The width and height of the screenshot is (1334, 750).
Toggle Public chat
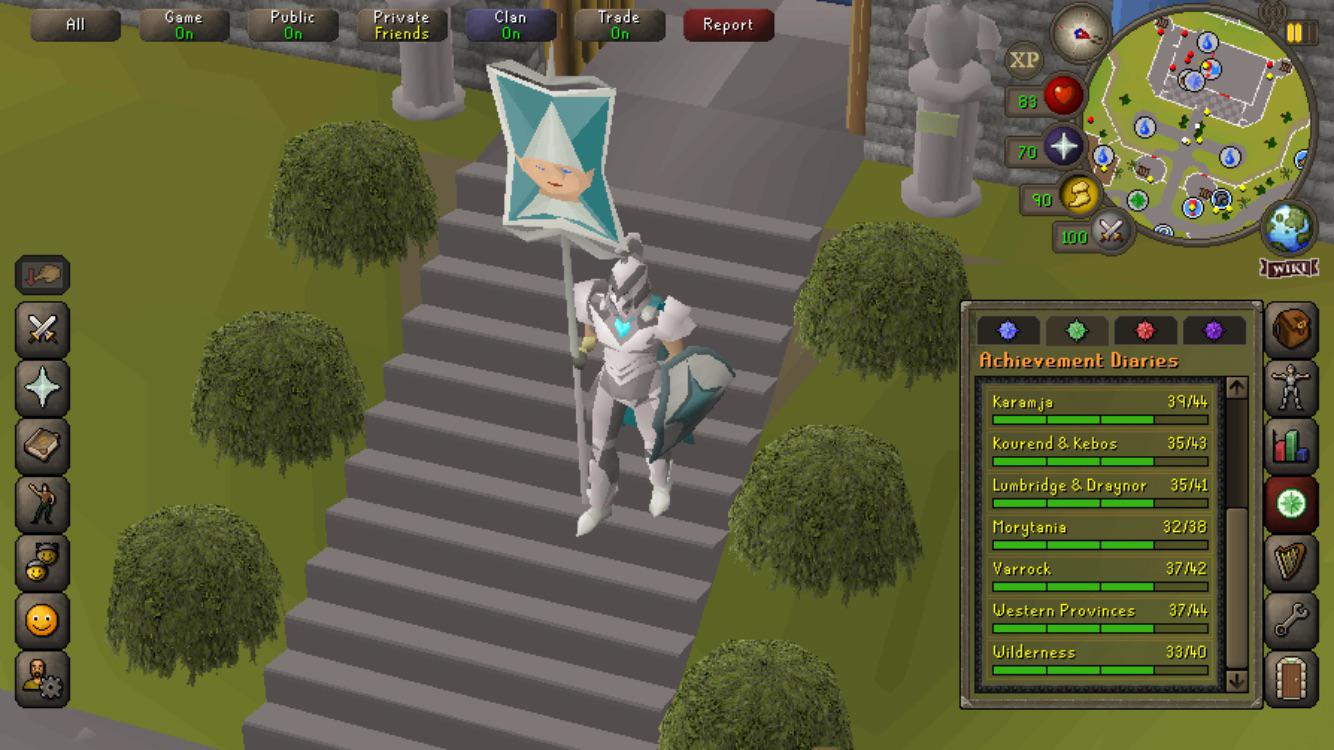293,22
